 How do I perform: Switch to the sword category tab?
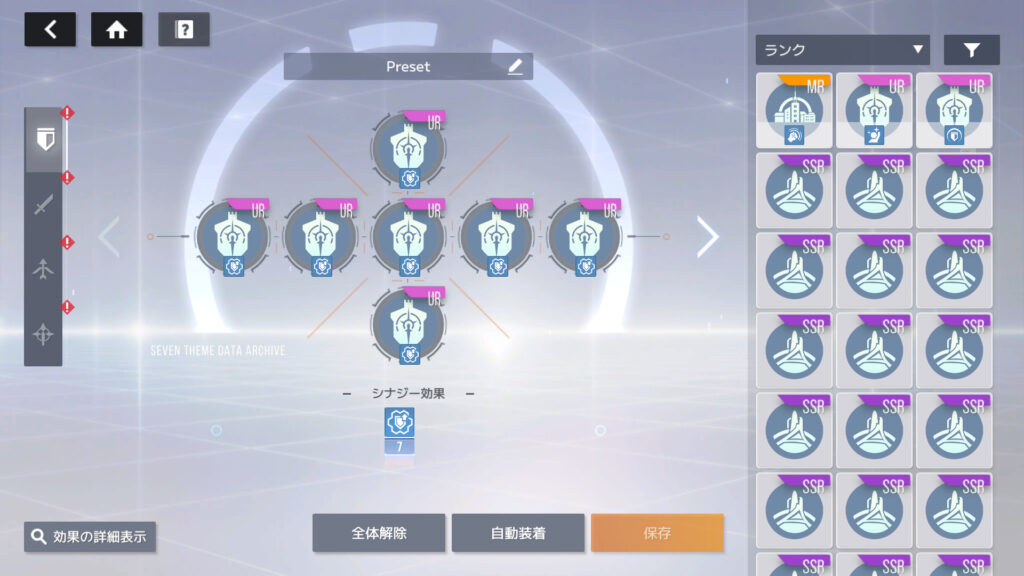43,206
